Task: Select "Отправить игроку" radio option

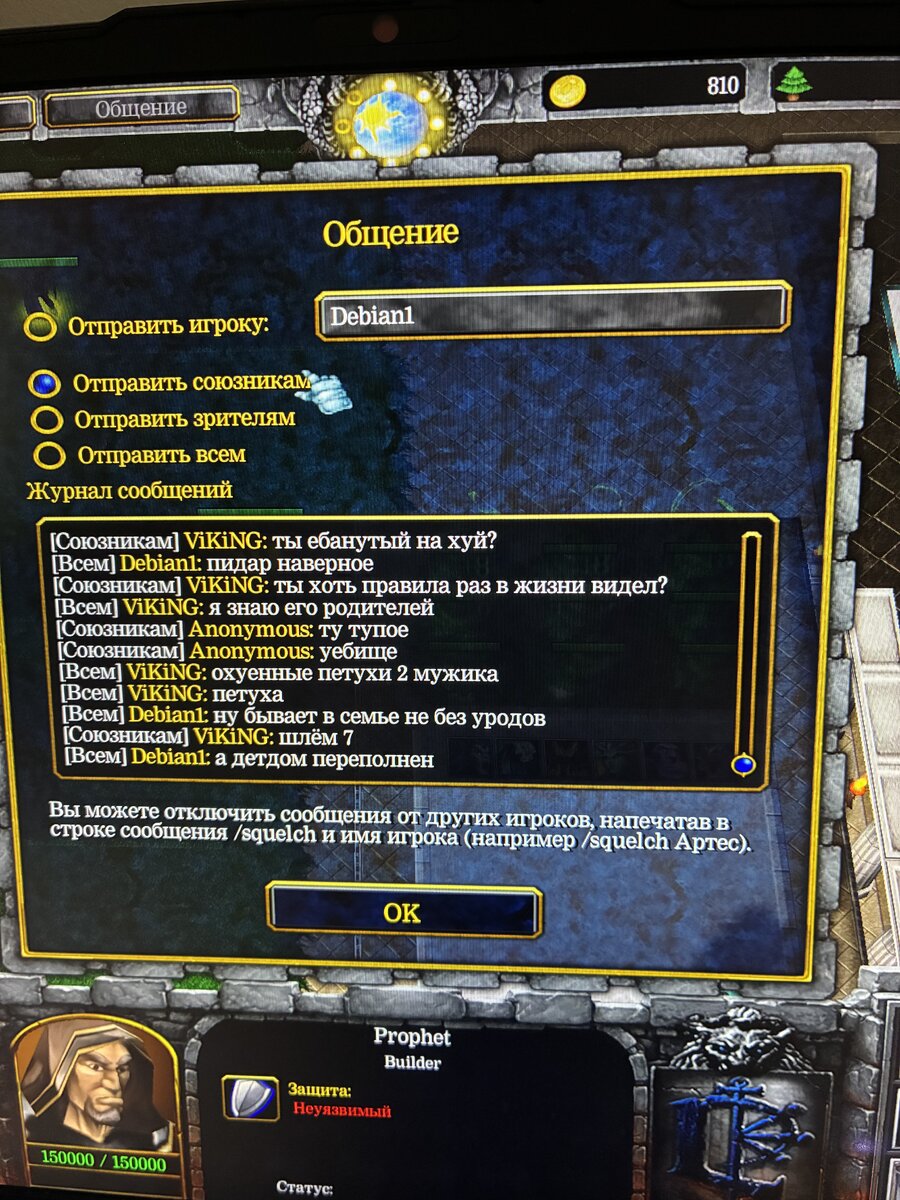Action: tap(41, 327)
